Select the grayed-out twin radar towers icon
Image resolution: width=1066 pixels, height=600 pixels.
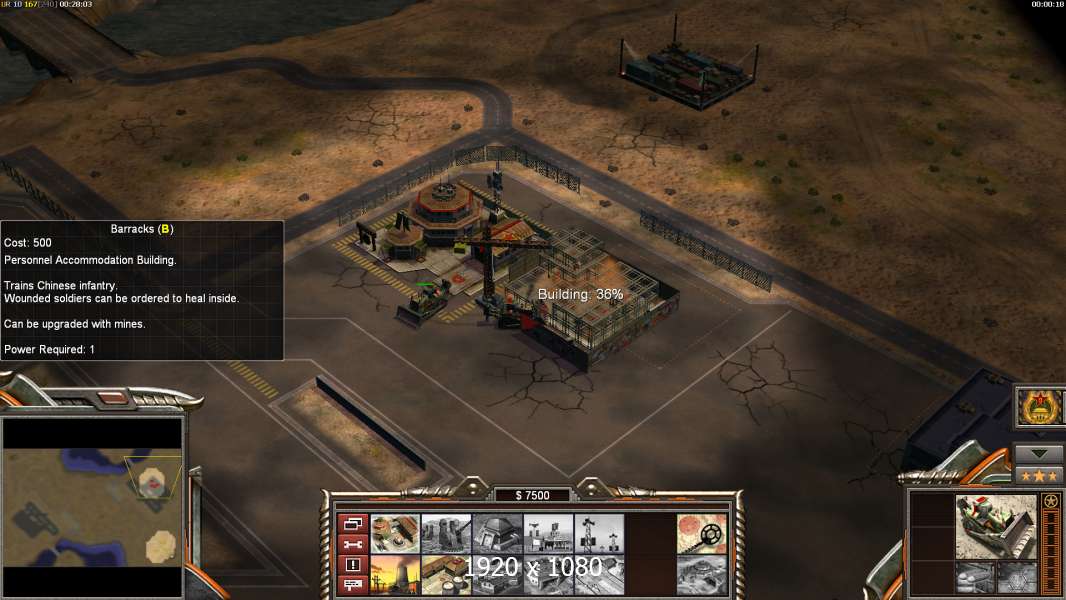coord(599,533)
